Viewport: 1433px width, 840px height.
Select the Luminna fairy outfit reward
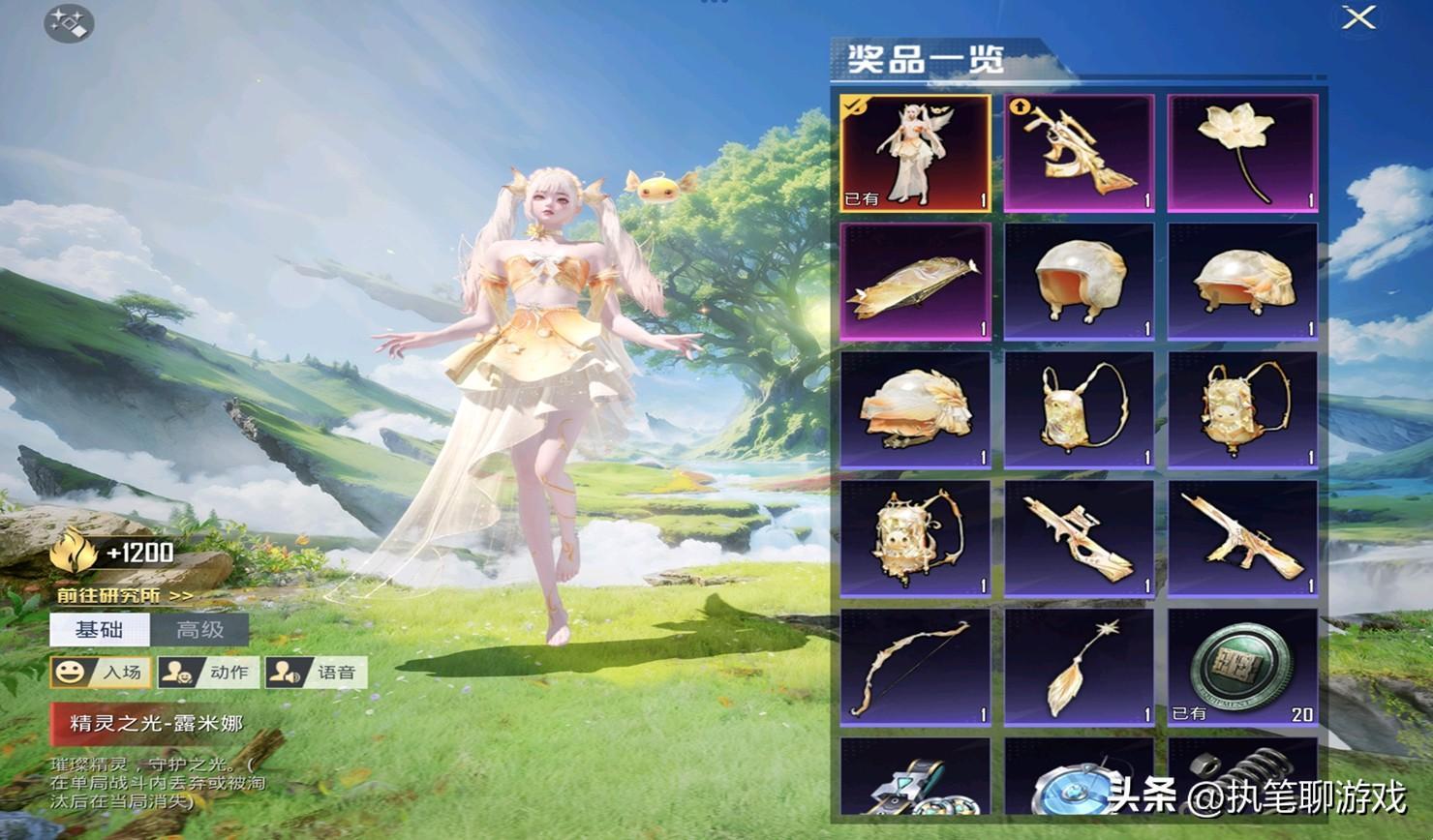pos(915,153)
